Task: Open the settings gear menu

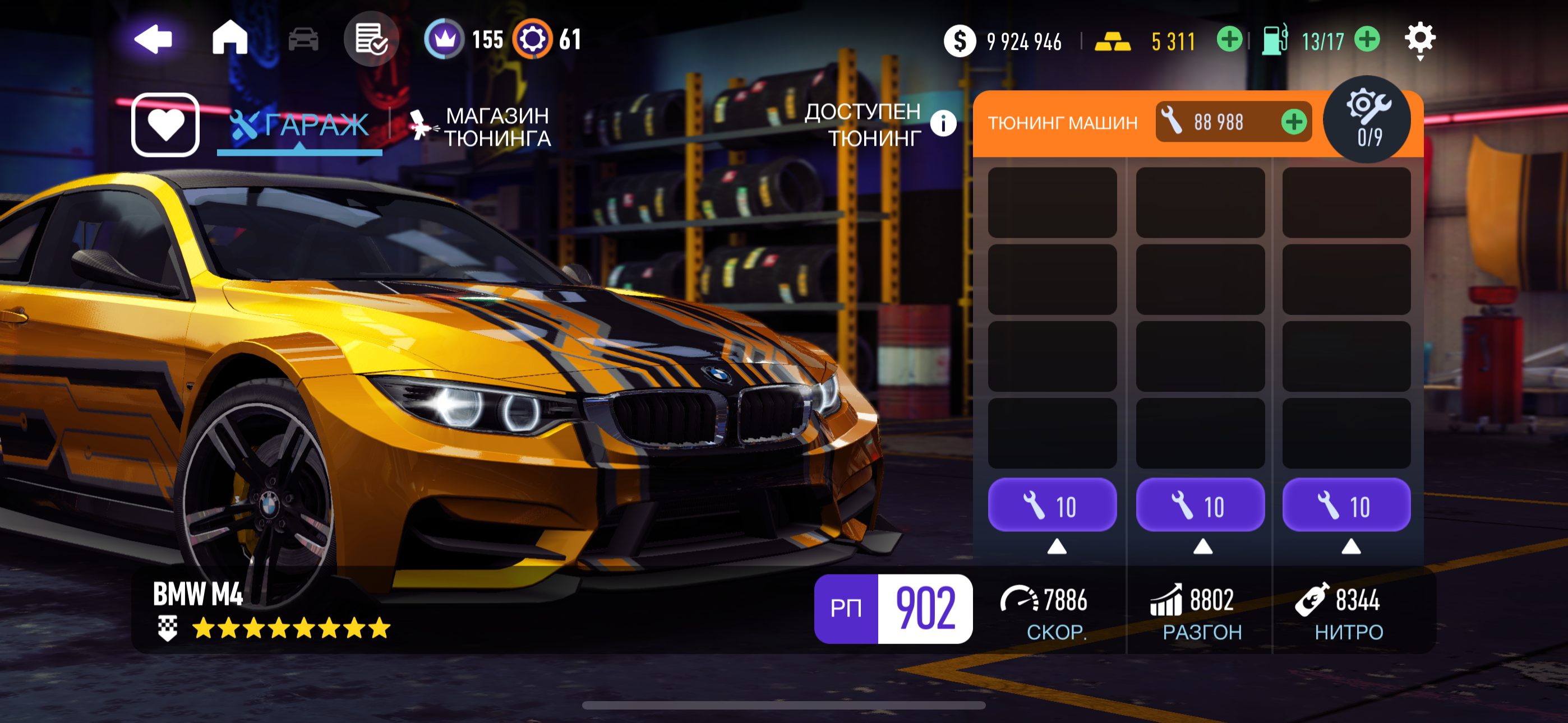Action: [1419, 40]
